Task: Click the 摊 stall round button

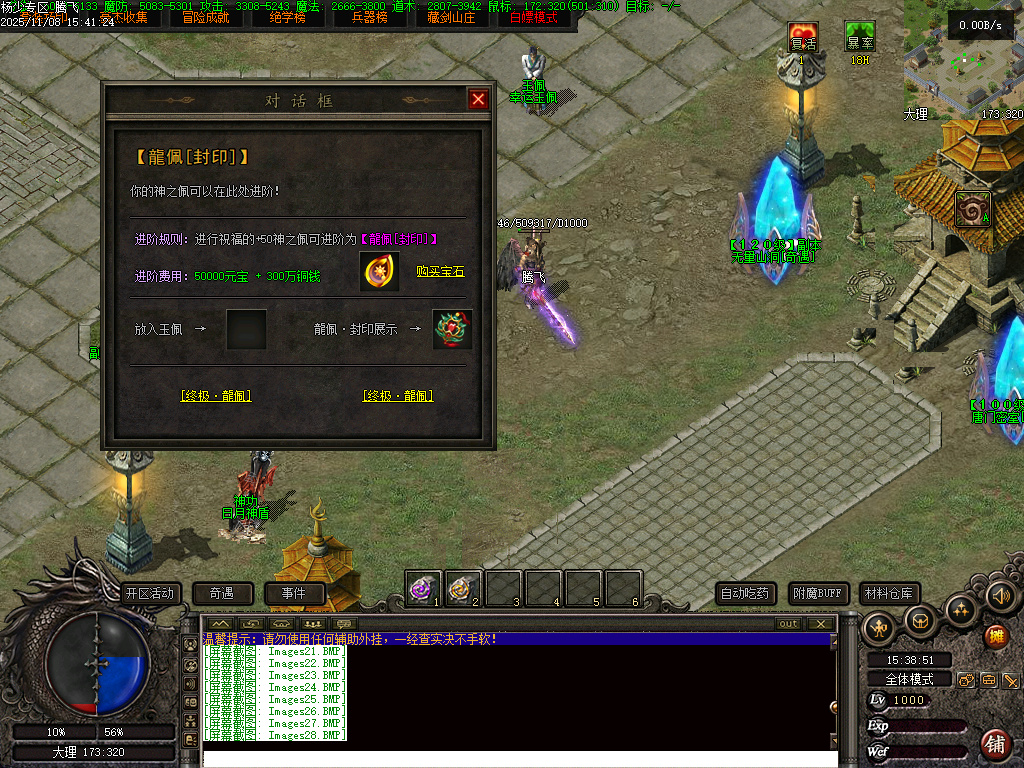Action: click(x=995, y=636)
